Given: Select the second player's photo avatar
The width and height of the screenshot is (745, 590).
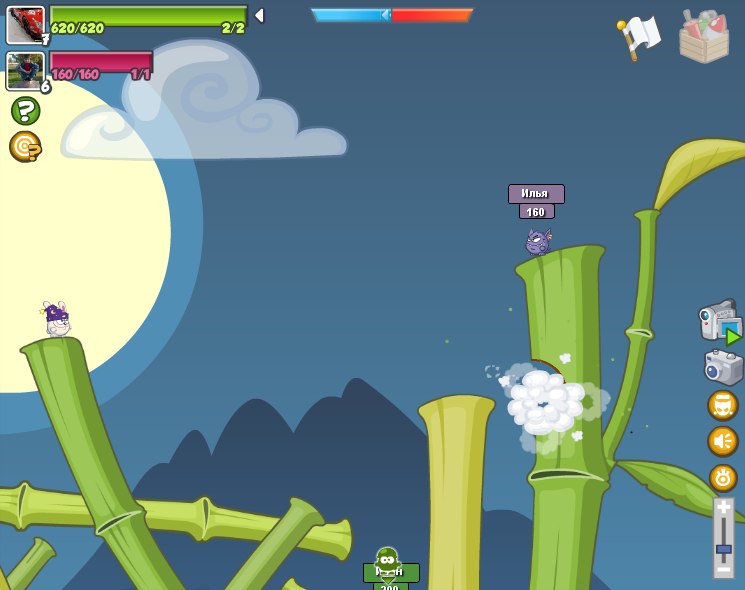Looking at the screenshot, I should (25, 71).
